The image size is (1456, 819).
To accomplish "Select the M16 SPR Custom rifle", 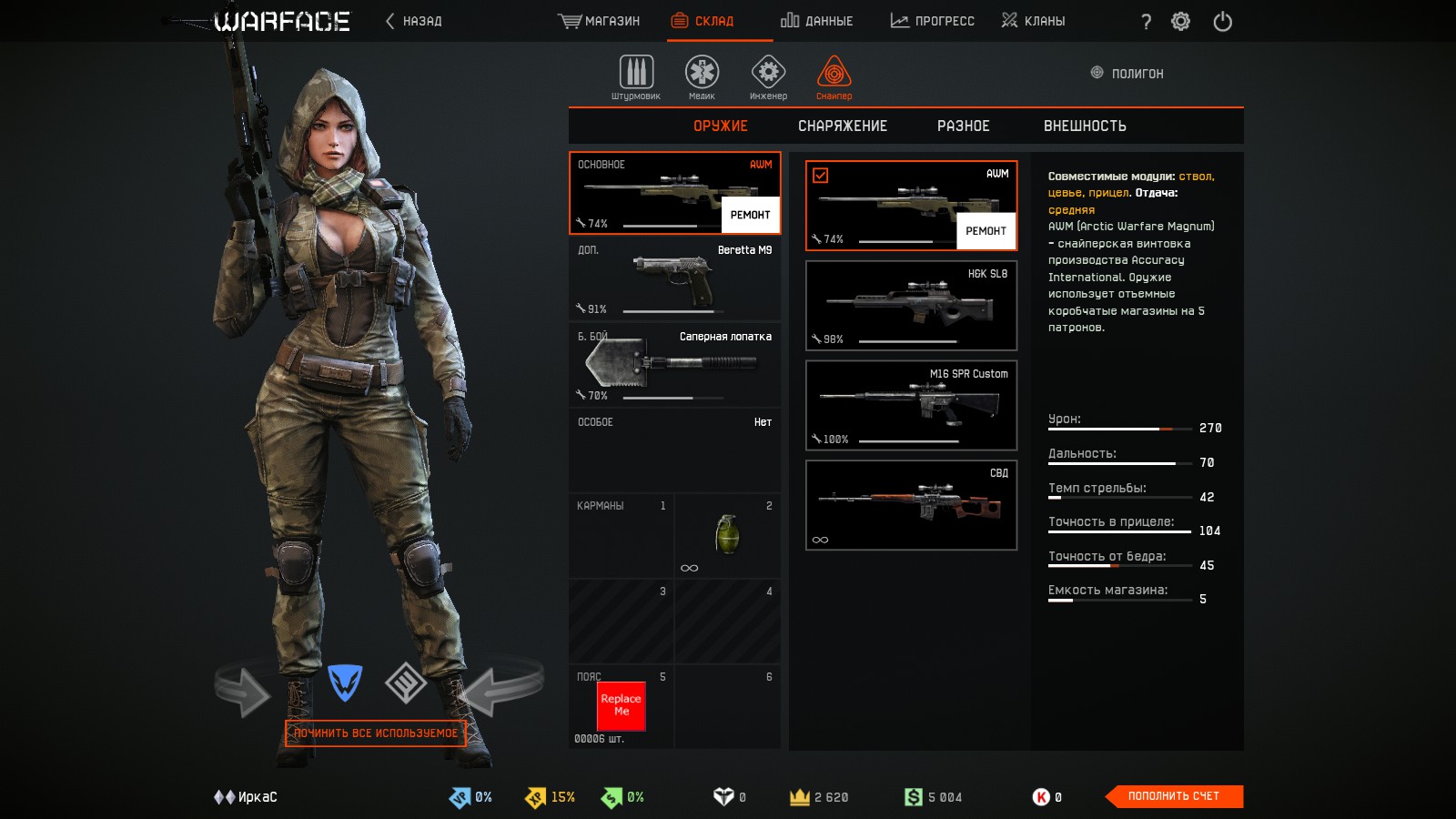I will [911, 405].
